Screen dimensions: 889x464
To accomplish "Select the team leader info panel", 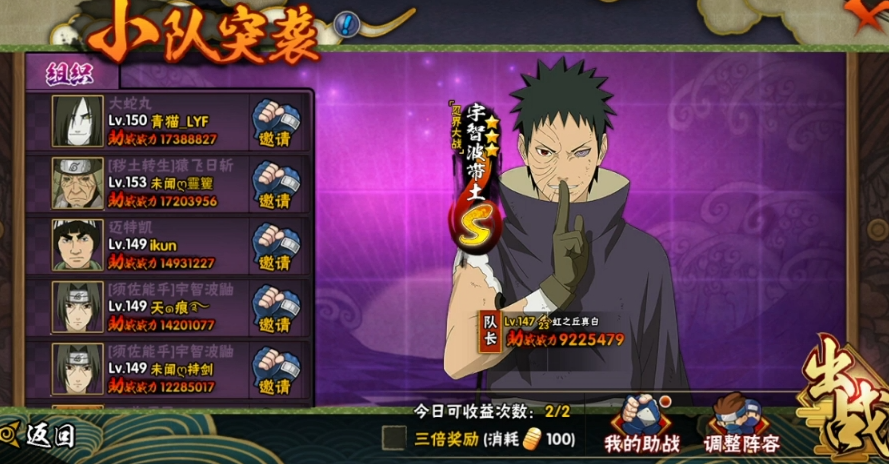I will tap(556, 330).
